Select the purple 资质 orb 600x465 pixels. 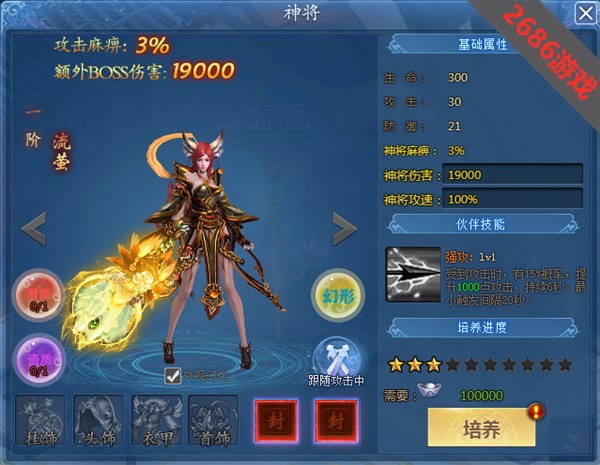pyautogui.click(x=36, y=357)
